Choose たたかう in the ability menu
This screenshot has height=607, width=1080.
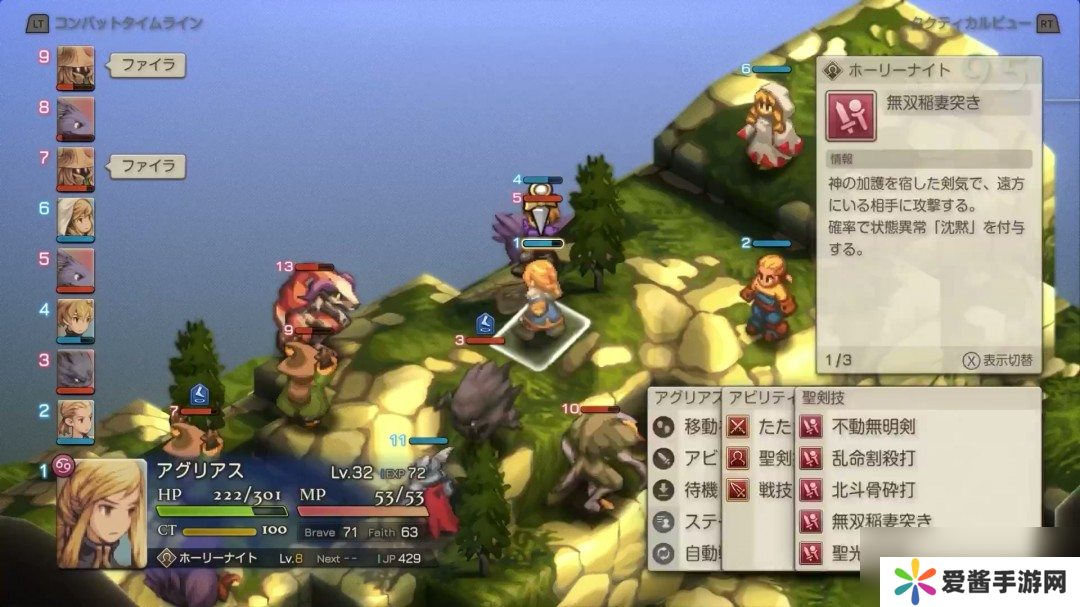[770, 427]
